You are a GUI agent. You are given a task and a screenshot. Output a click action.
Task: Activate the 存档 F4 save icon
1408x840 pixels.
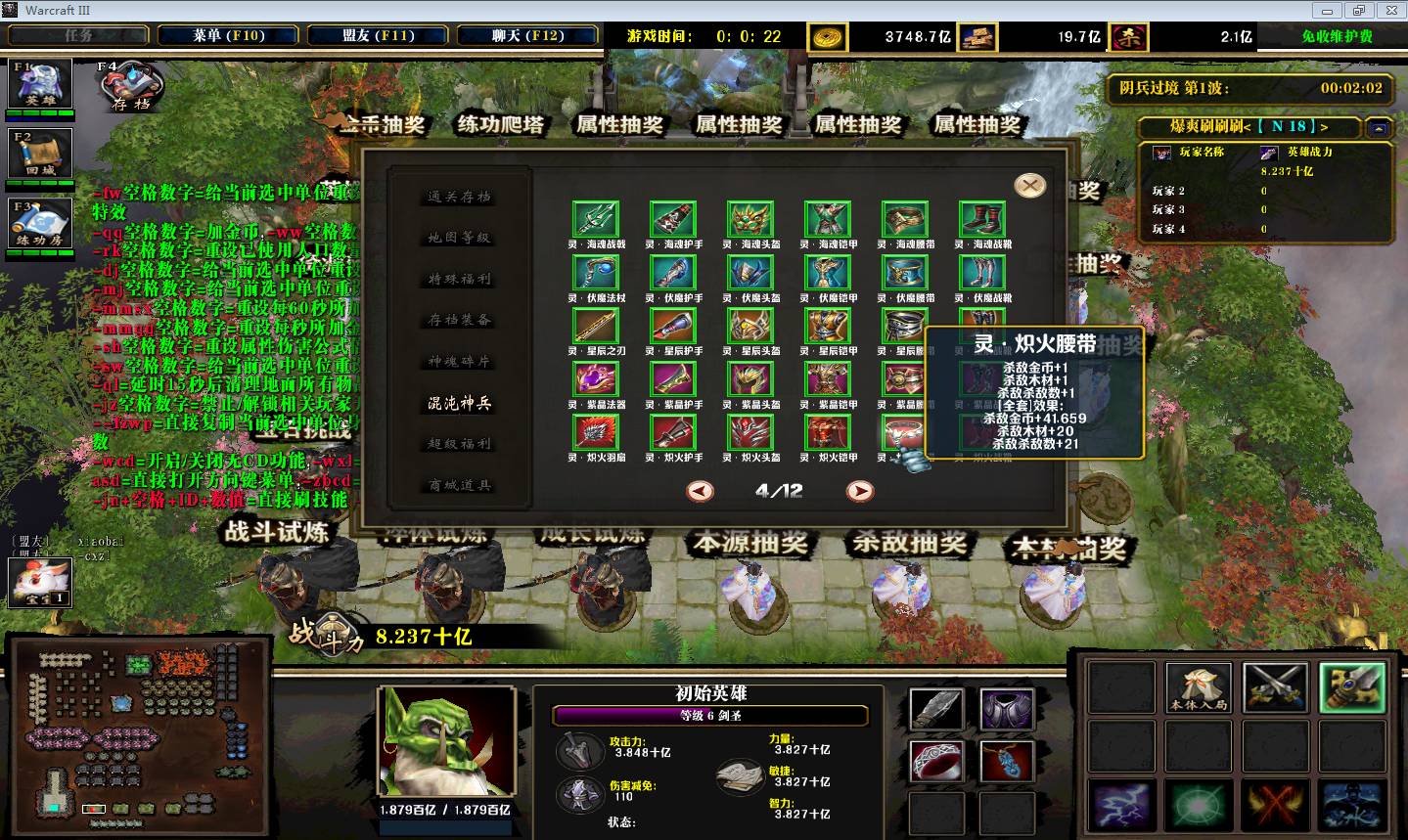click(x=129, y=88)
